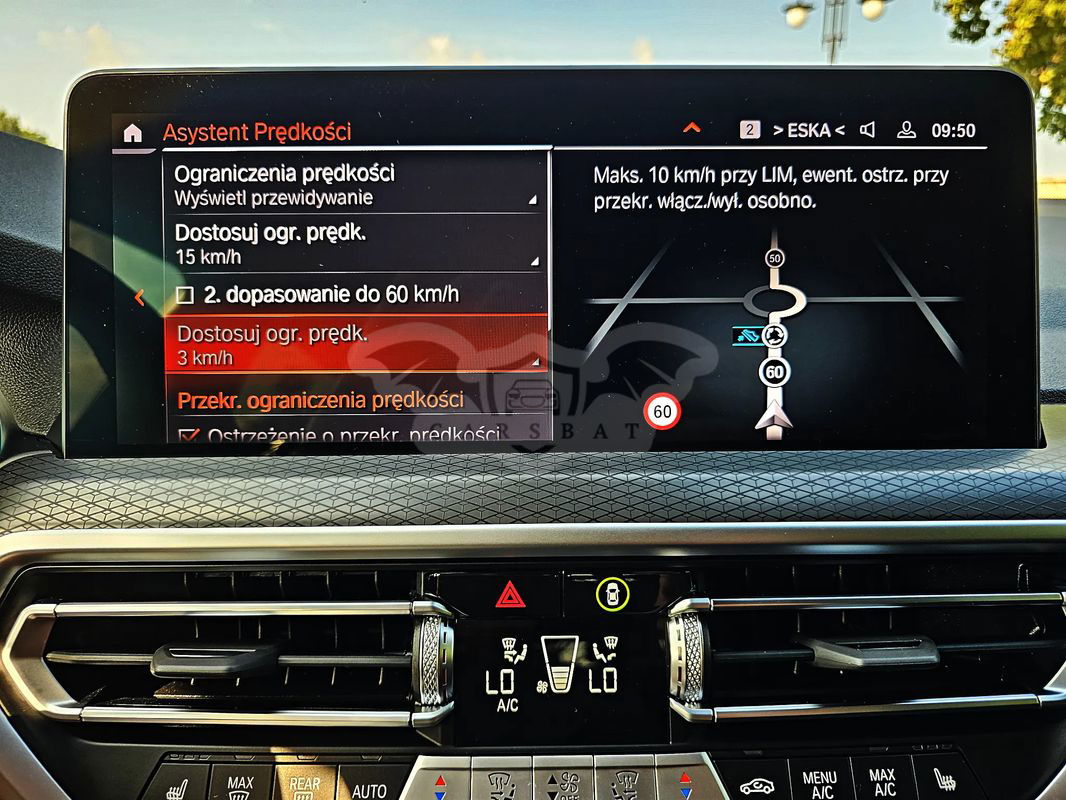Select the numbered 2 badge in the status bar

[x=750, y=130]
